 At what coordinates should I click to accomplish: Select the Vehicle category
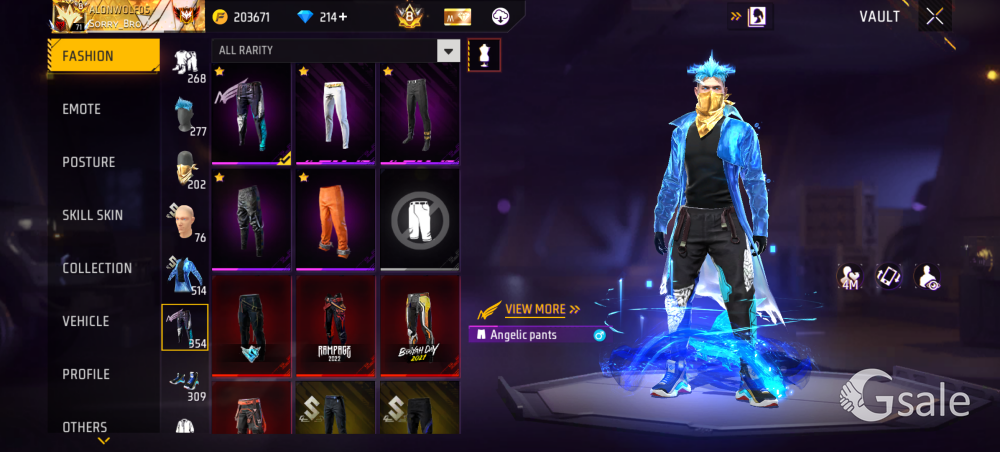86,321
